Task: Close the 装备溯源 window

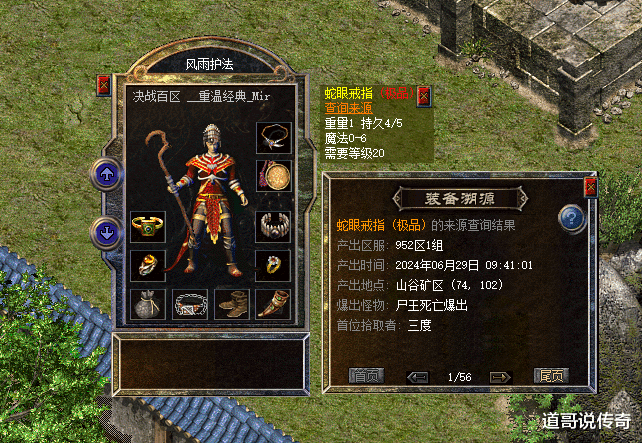Action: (x=590, y=186)
